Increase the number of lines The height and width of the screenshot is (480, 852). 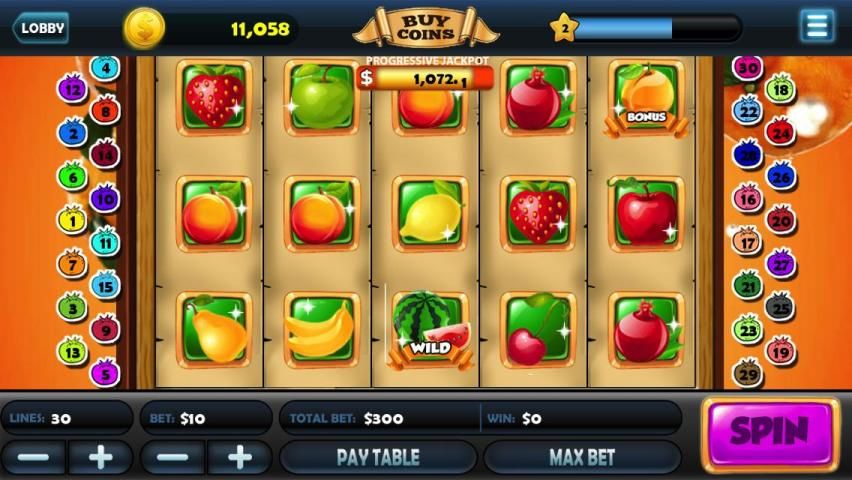click(100, 458)
